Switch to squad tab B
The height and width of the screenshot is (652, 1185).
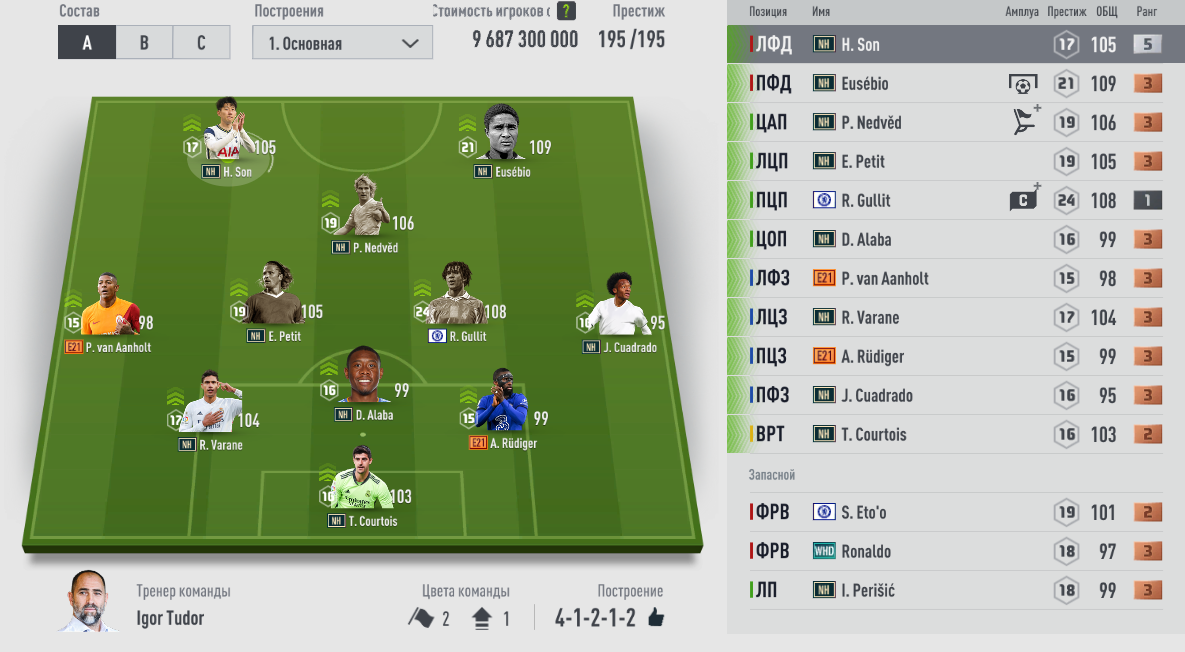click(x=144, y=43)
